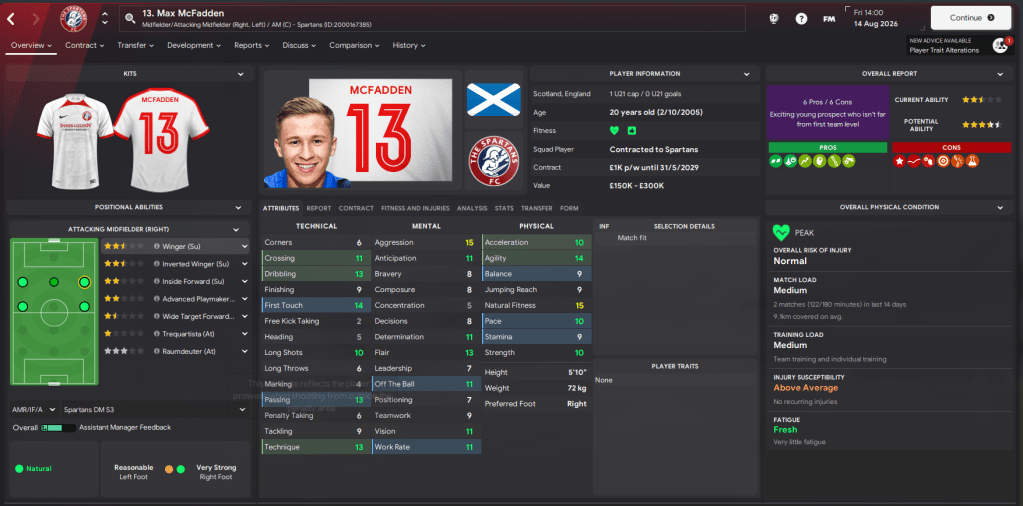Open the History menu
The height and width of the screenshot is (506, 1023).
[409, 45]
